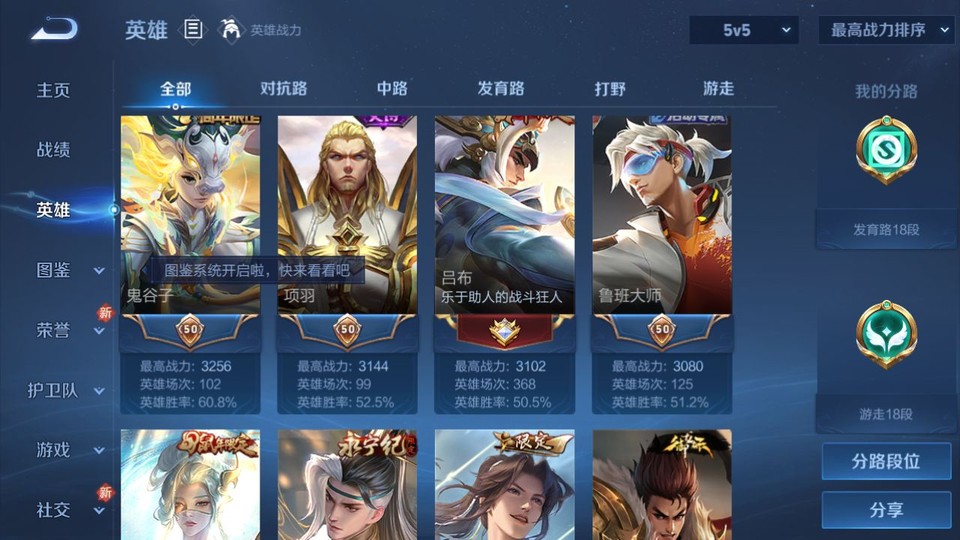Screen dimensions: 960x540
Task: Expand the 社交 social menu
Action: (x=68, y=510)
